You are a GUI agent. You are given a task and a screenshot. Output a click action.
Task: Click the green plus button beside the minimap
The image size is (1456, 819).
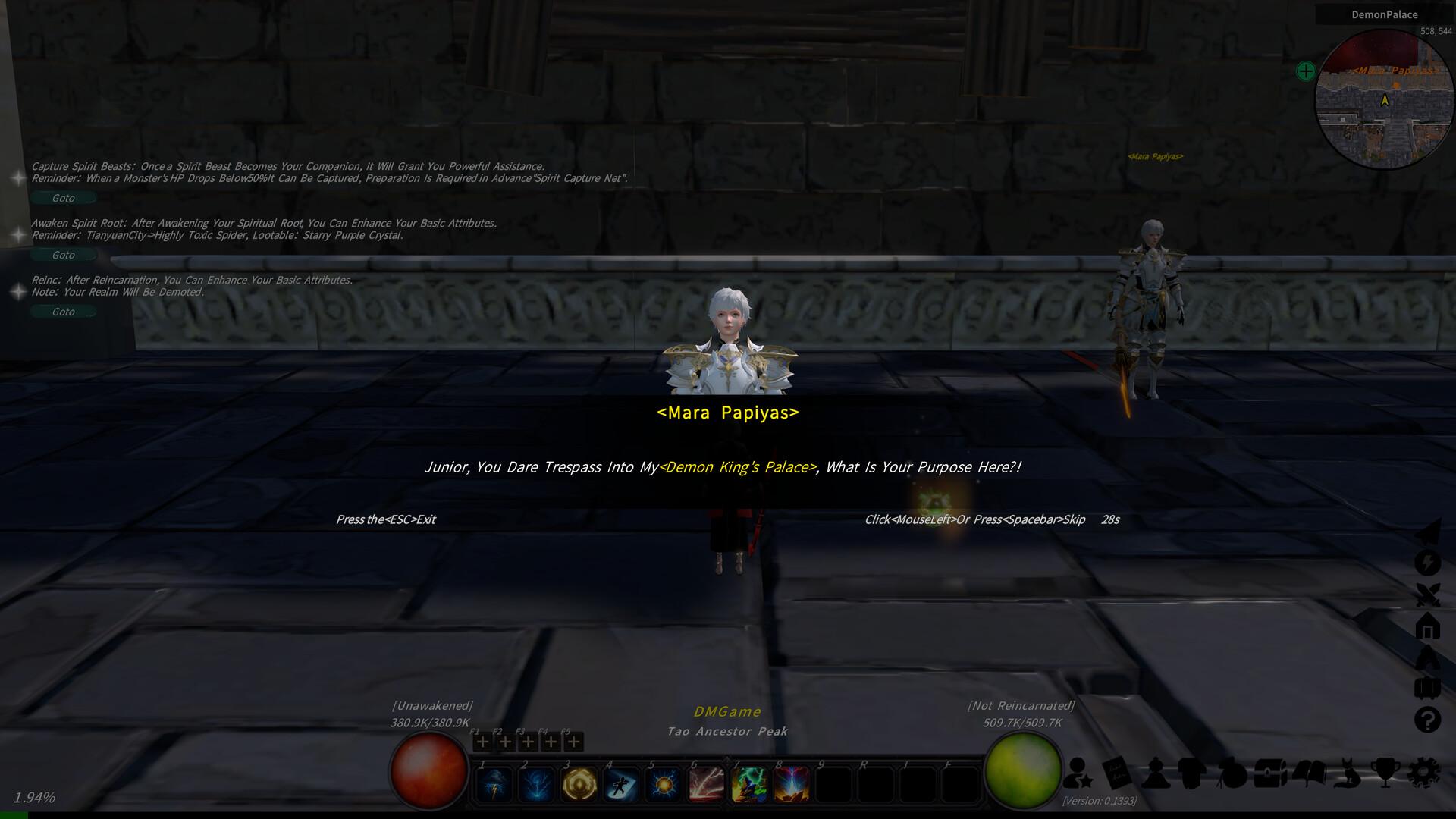1305,71
